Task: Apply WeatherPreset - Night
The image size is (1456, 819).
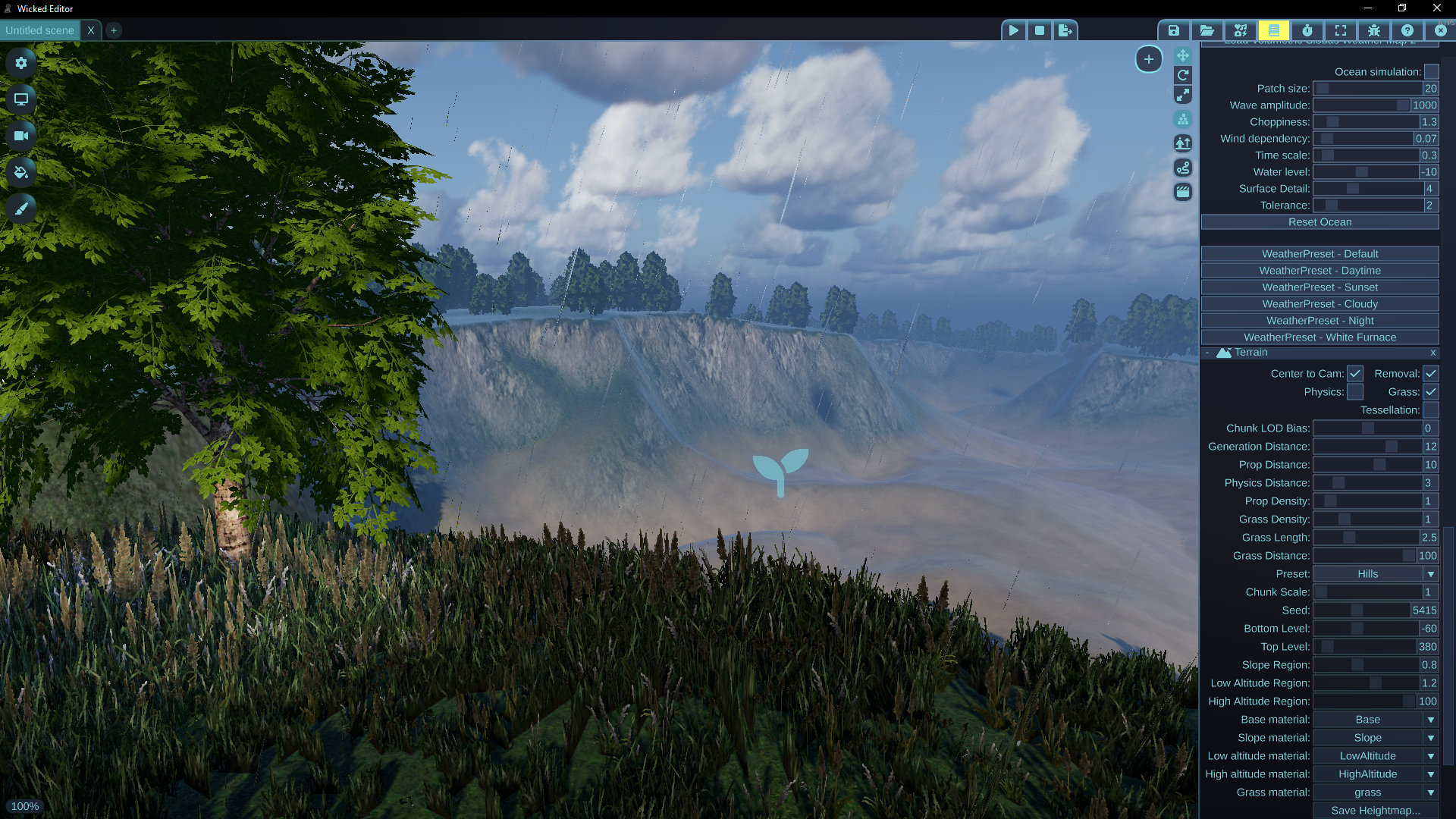Action: (1319, 321)
